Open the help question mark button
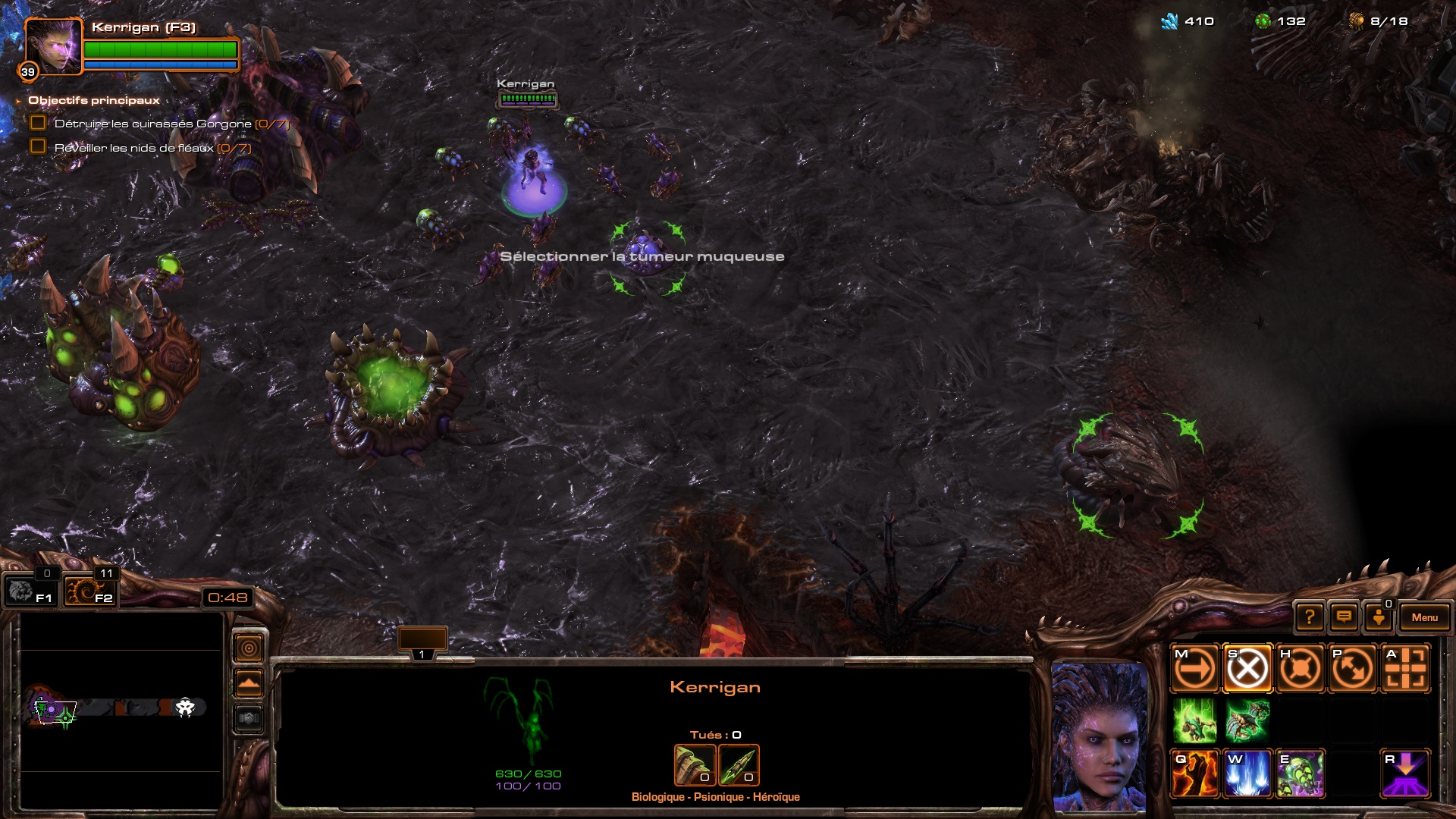 (x=1310, y=617)
